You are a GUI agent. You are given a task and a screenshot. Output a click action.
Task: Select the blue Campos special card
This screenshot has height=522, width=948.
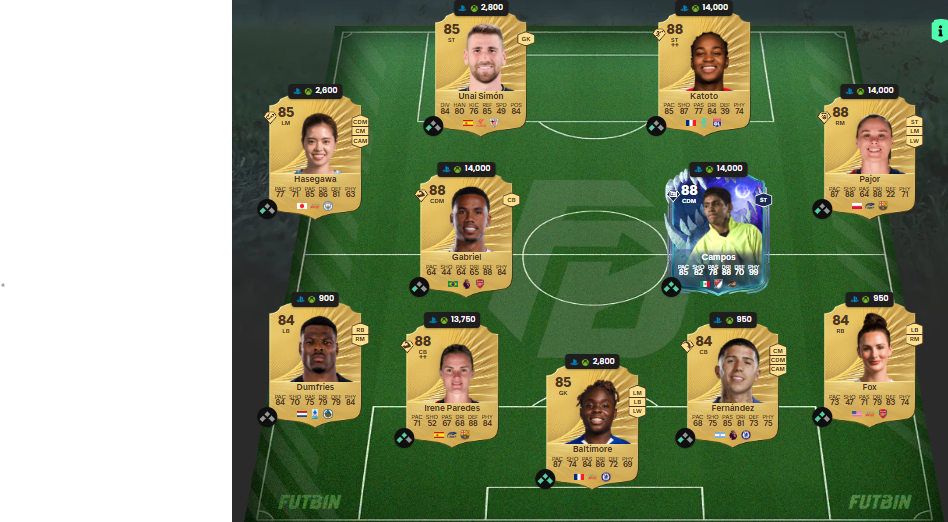pos(717,230)
